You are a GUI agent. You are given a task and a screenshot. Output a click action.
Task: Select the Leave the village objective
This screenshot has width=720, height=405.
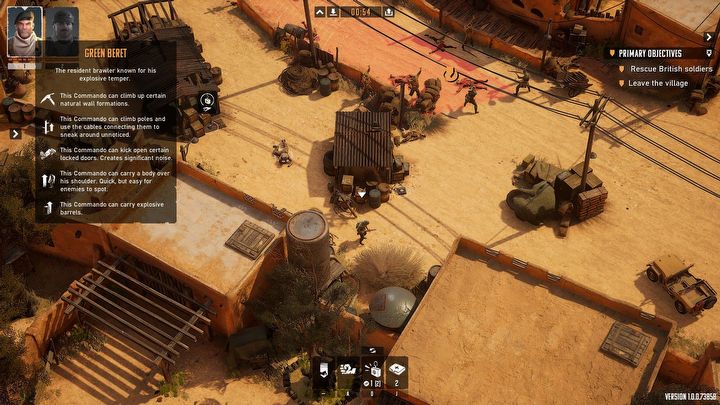[658, 83]
